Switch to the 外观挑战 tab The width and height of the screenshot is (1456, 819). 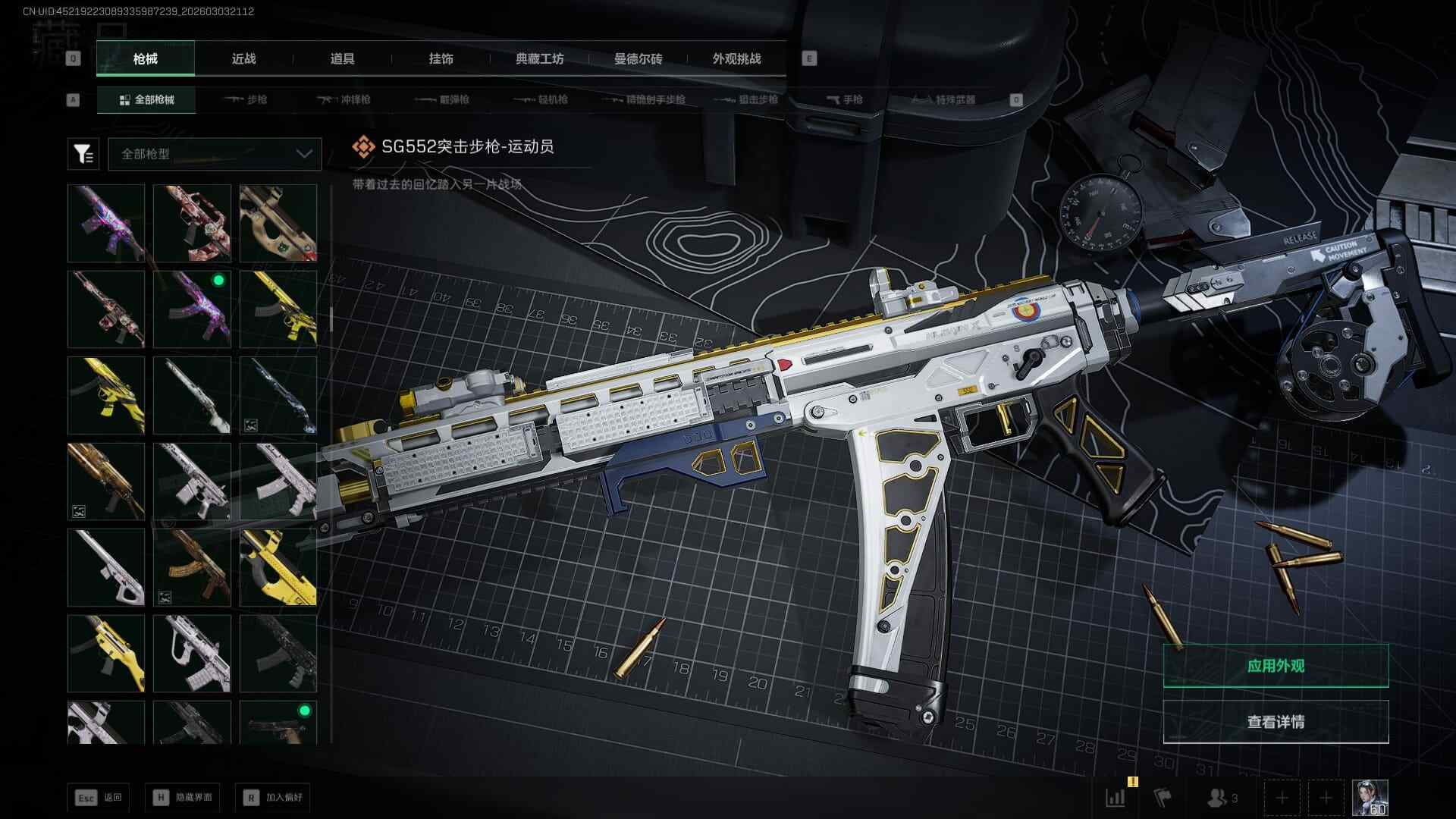click(736, 58)
